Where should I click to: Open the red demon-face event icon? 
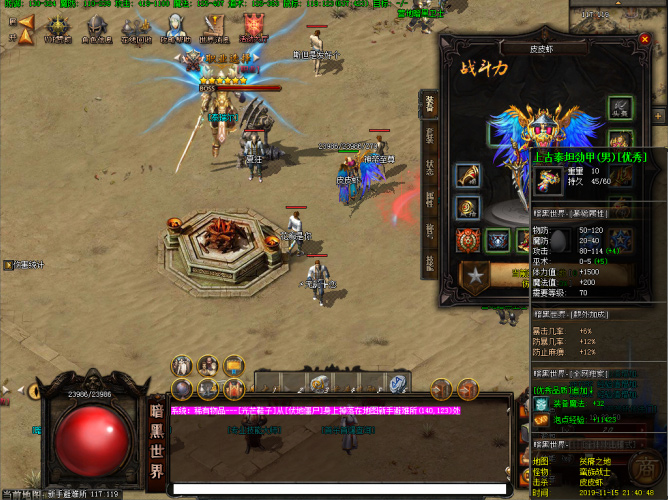point(253,28)
